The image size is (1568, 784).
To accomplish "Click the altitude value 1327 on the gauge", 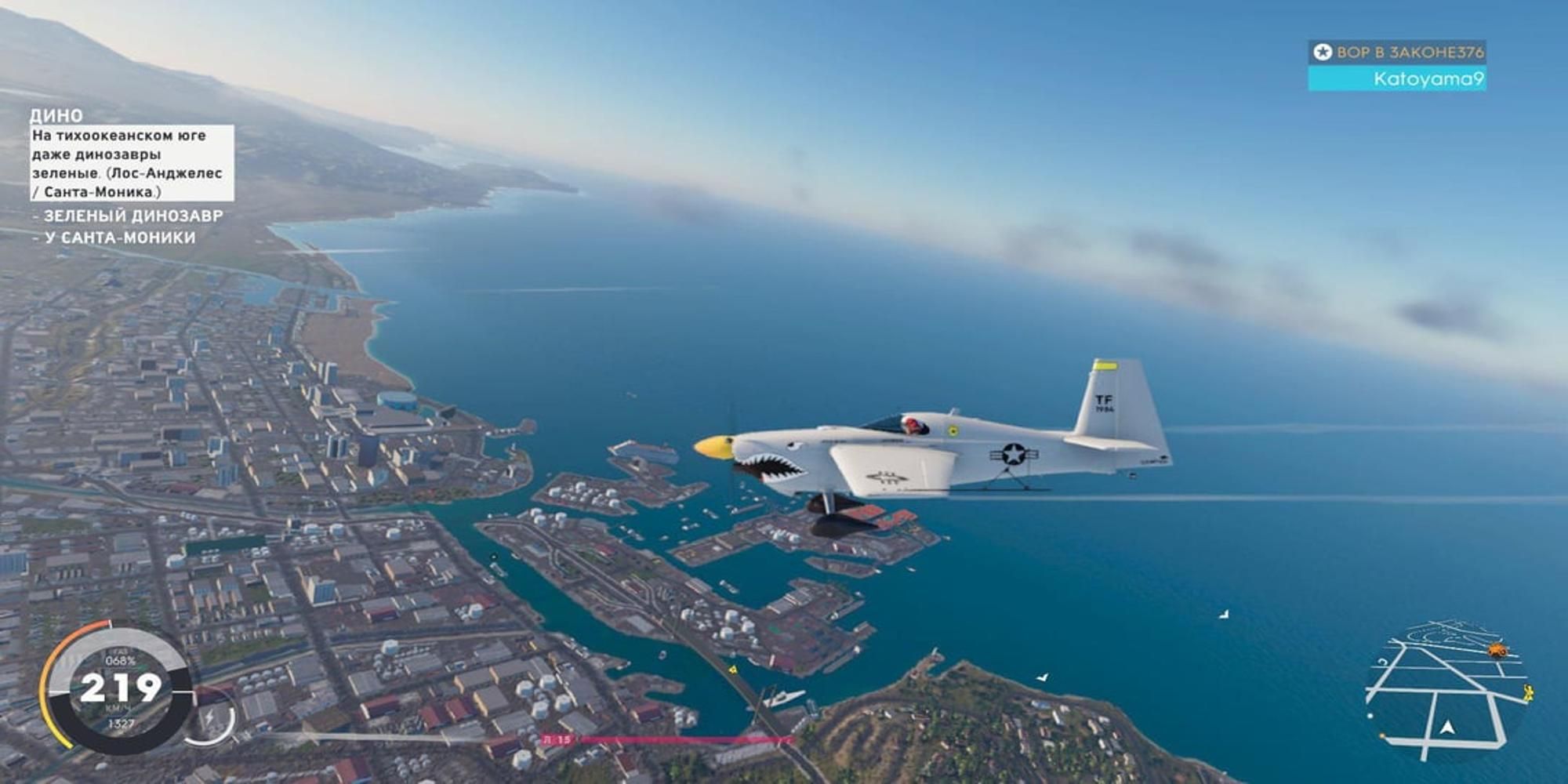I will click(122, 723).
